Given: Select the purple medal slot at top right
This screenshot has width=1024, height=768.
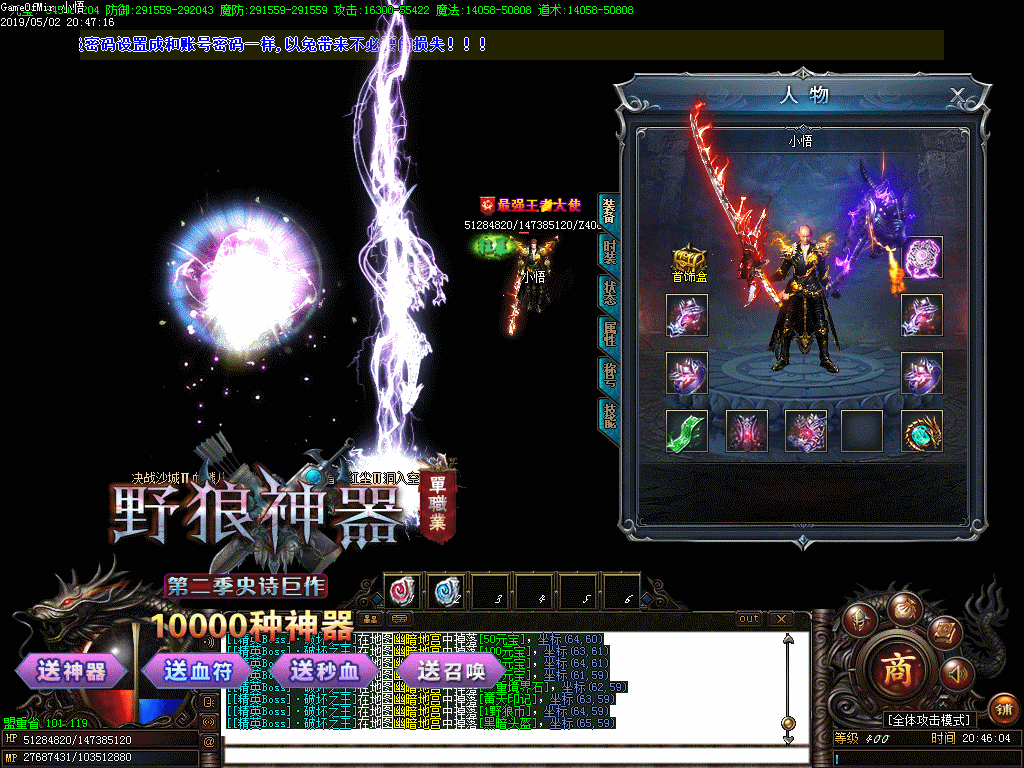Looking at the screenshot, I should [922, 257].
